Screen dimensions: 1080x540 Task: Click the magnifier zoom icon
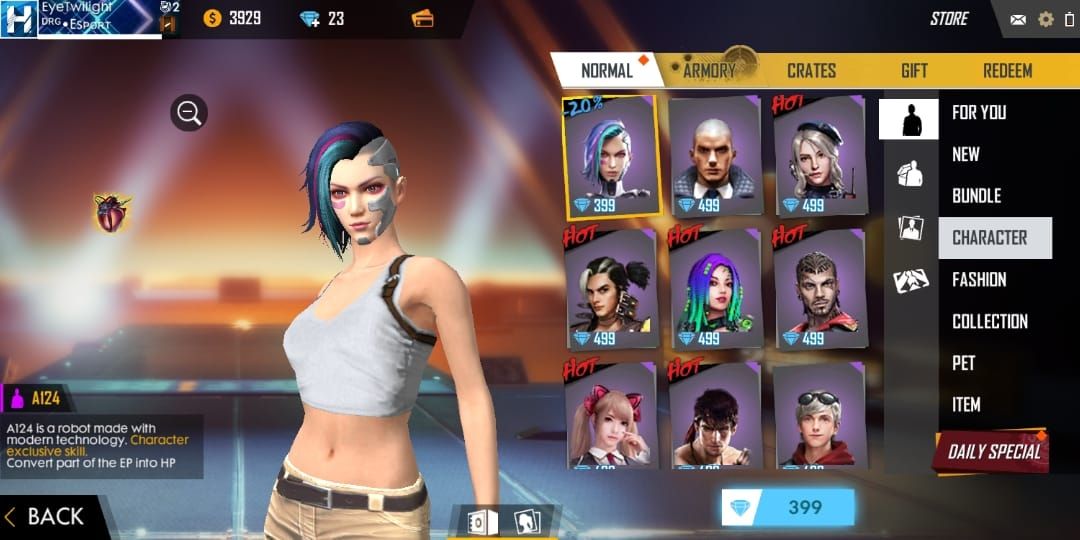coord(188,113)
